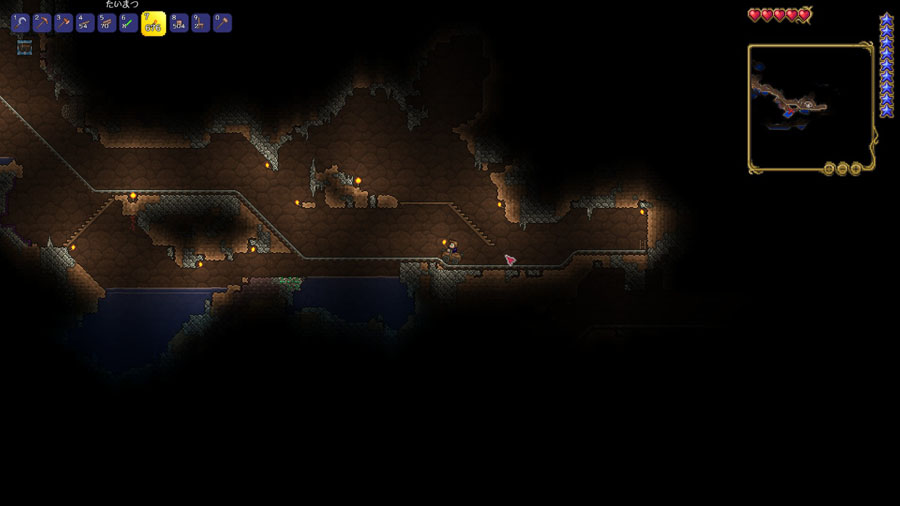Choose the copper axe in slot 3

pyautogui.click(x=64, y=23)
